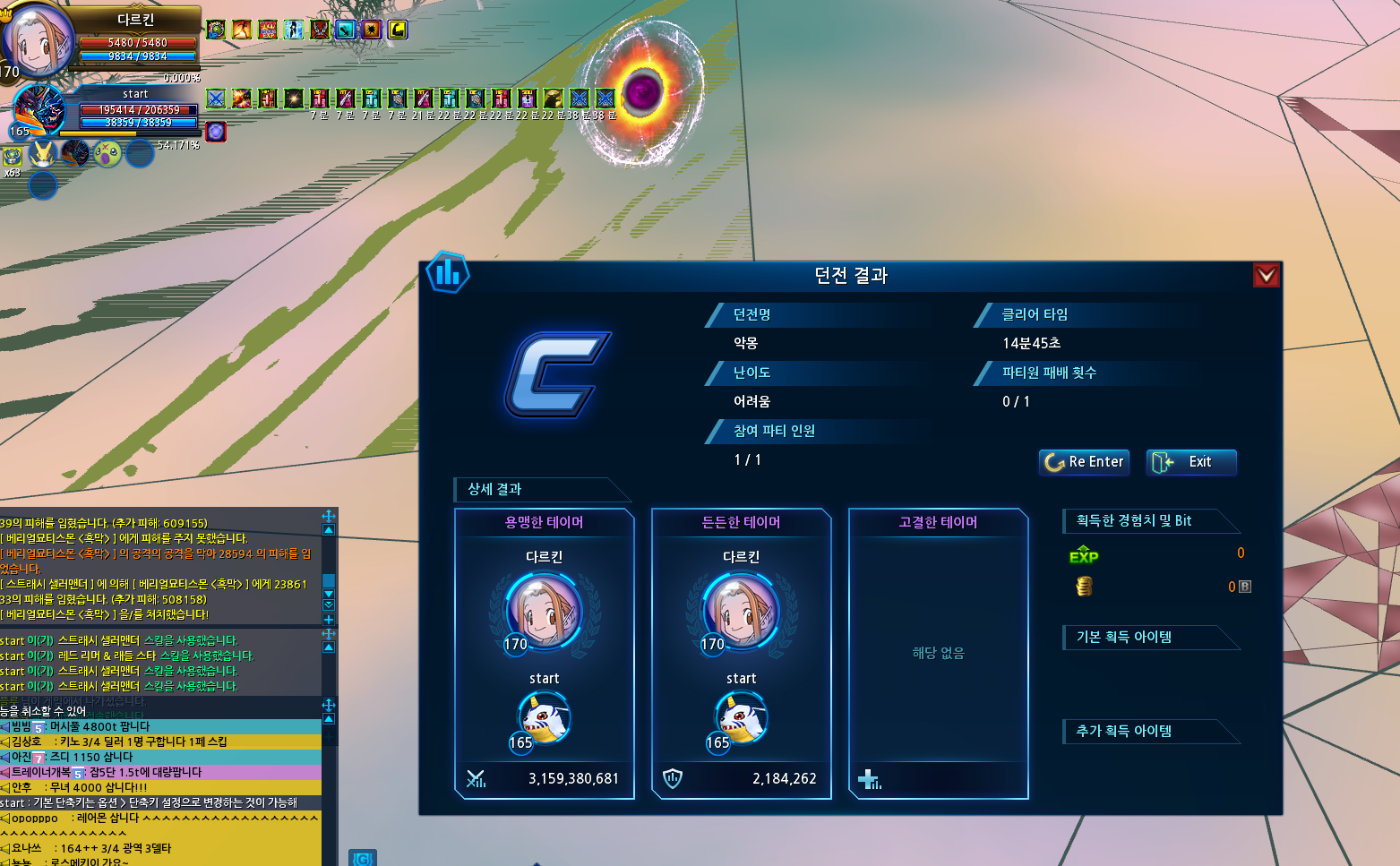Choose the yellow fox Digimon swap slot
1400x866 pixels.
pyautogui.click(x=42, y=154)
